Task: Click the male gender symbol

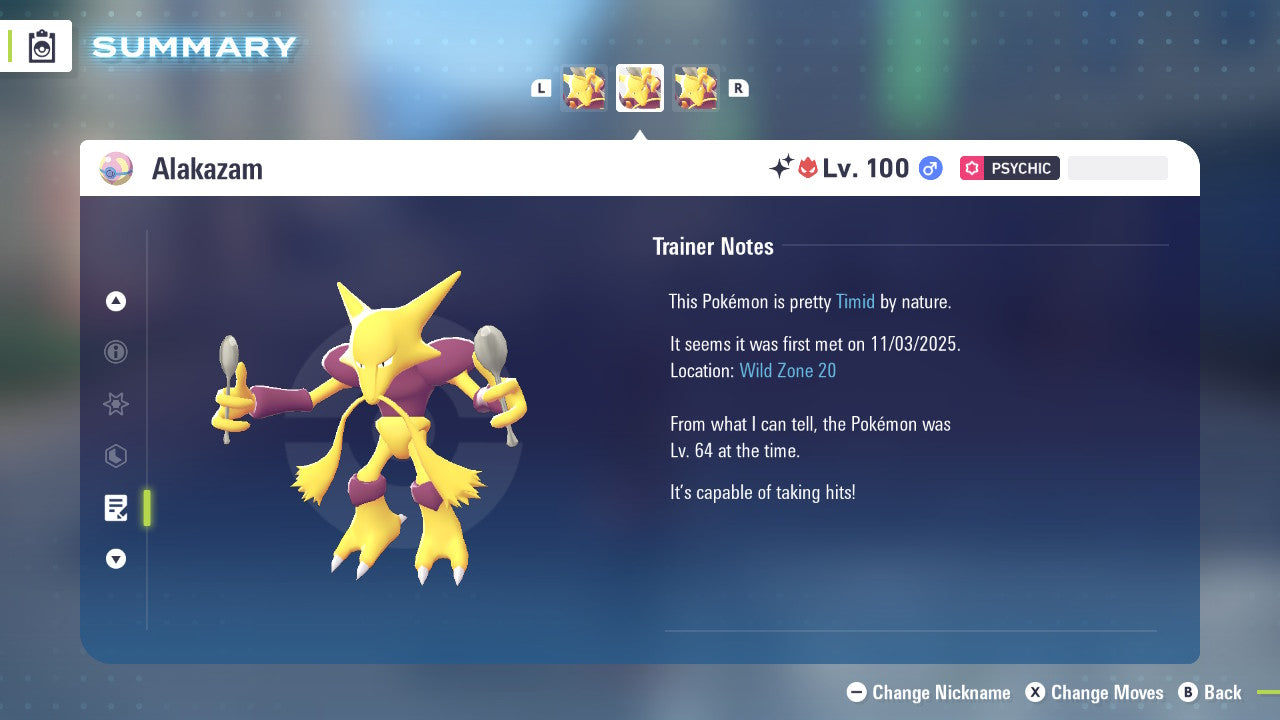Action: pyautogui.click(x=930, y=168)
